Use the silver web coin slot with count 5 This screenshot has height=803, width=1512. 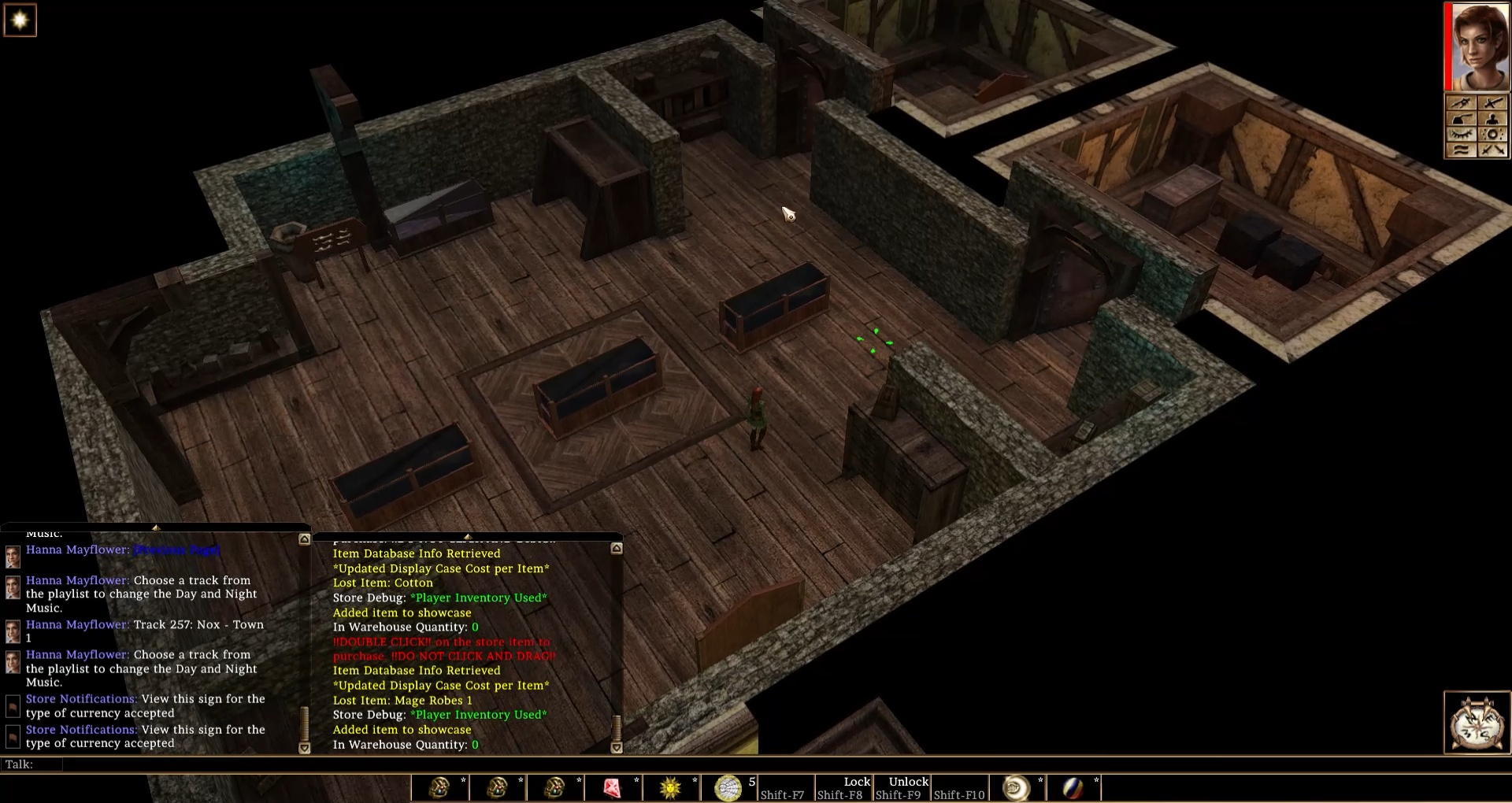click(x=728, y=787)
